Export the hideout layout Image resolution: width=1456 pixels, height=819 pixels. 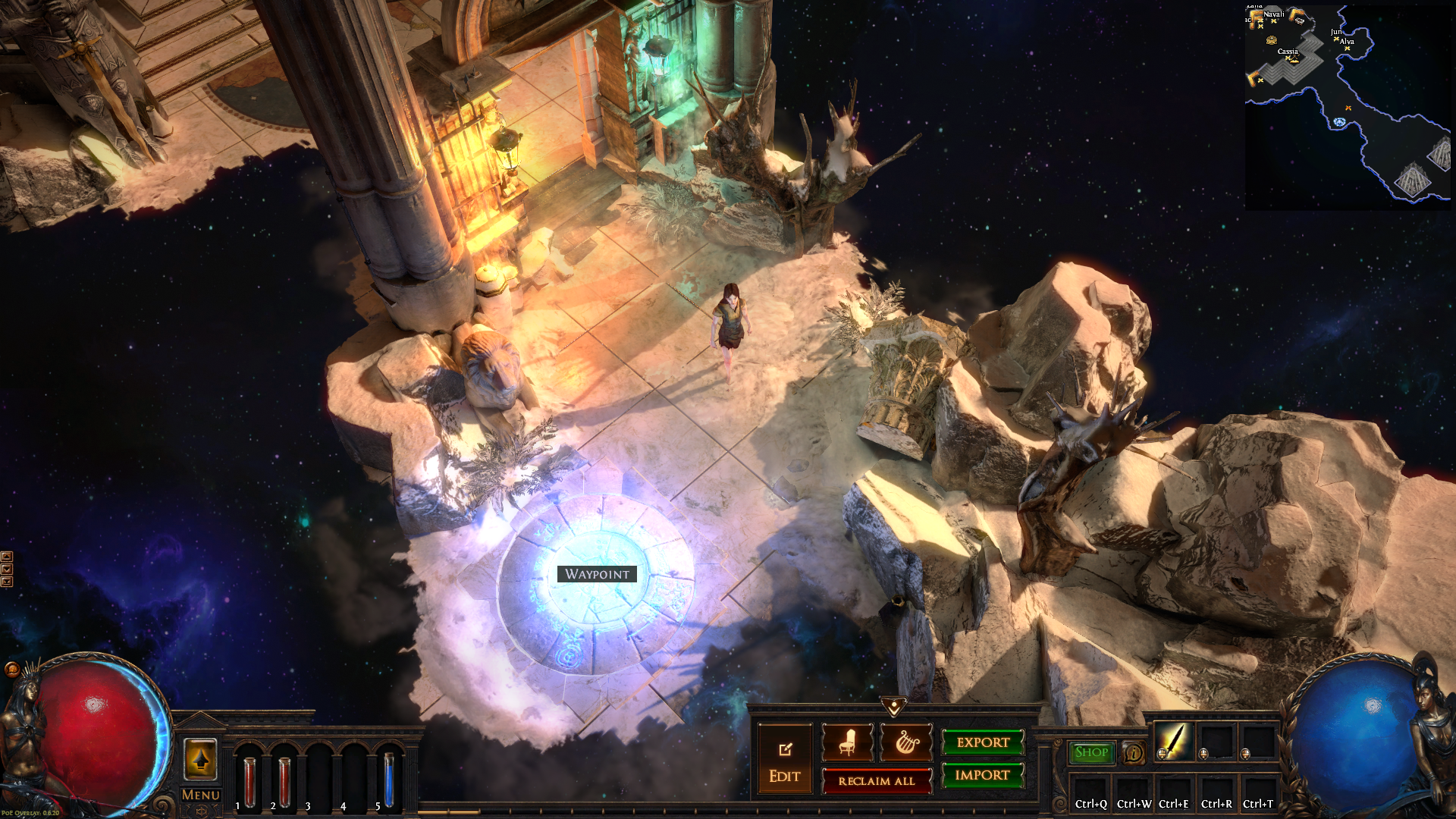pyautogui.click(x=983, y=742)
